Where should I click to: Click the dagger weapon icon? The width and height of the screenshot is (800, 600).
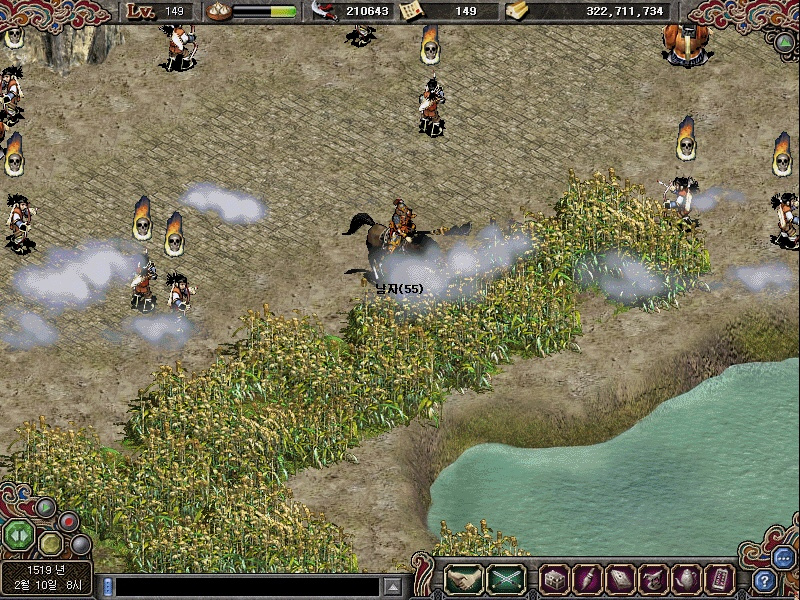586,578
